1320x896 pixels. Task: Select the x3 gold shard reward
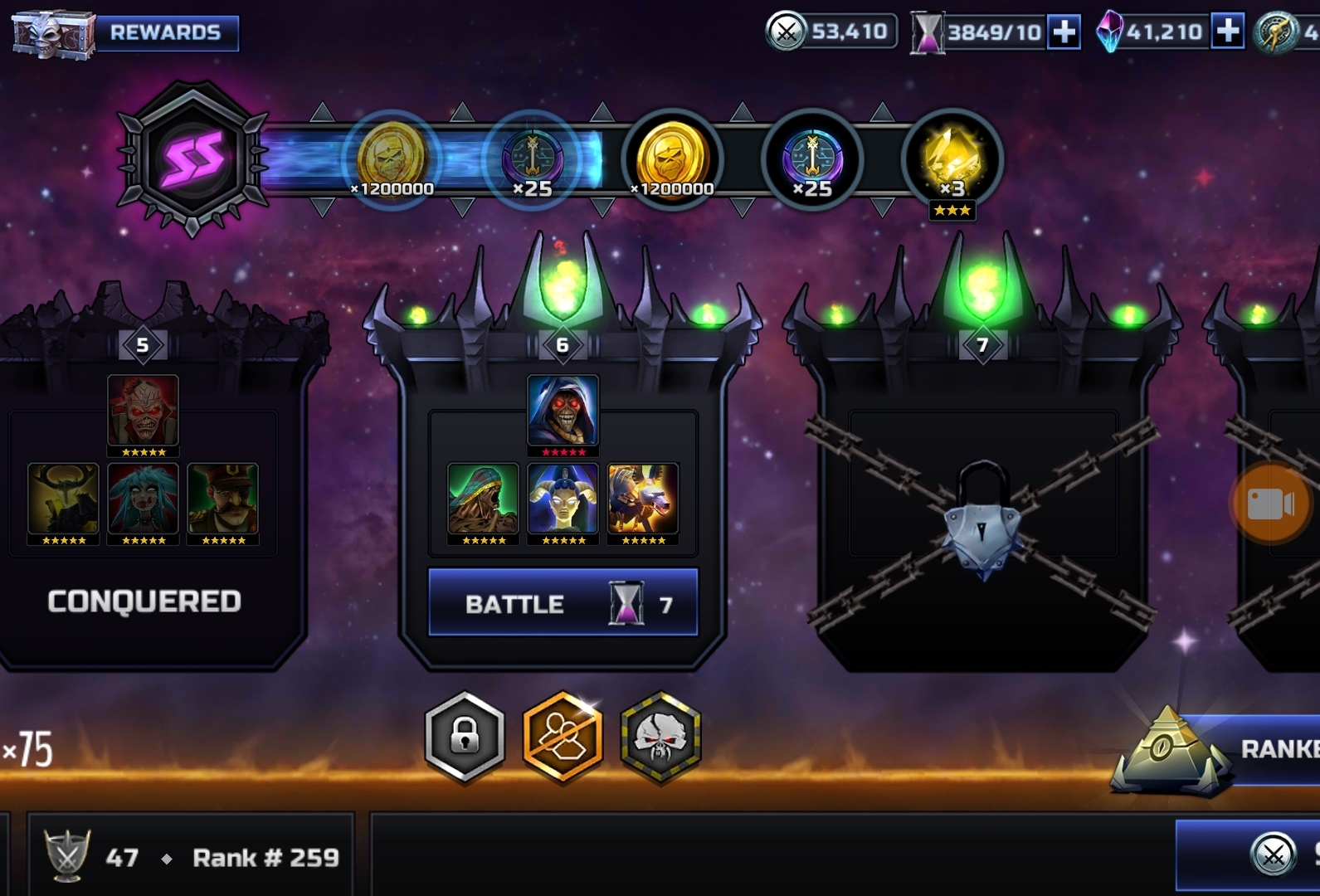click(x=952, y=159)
